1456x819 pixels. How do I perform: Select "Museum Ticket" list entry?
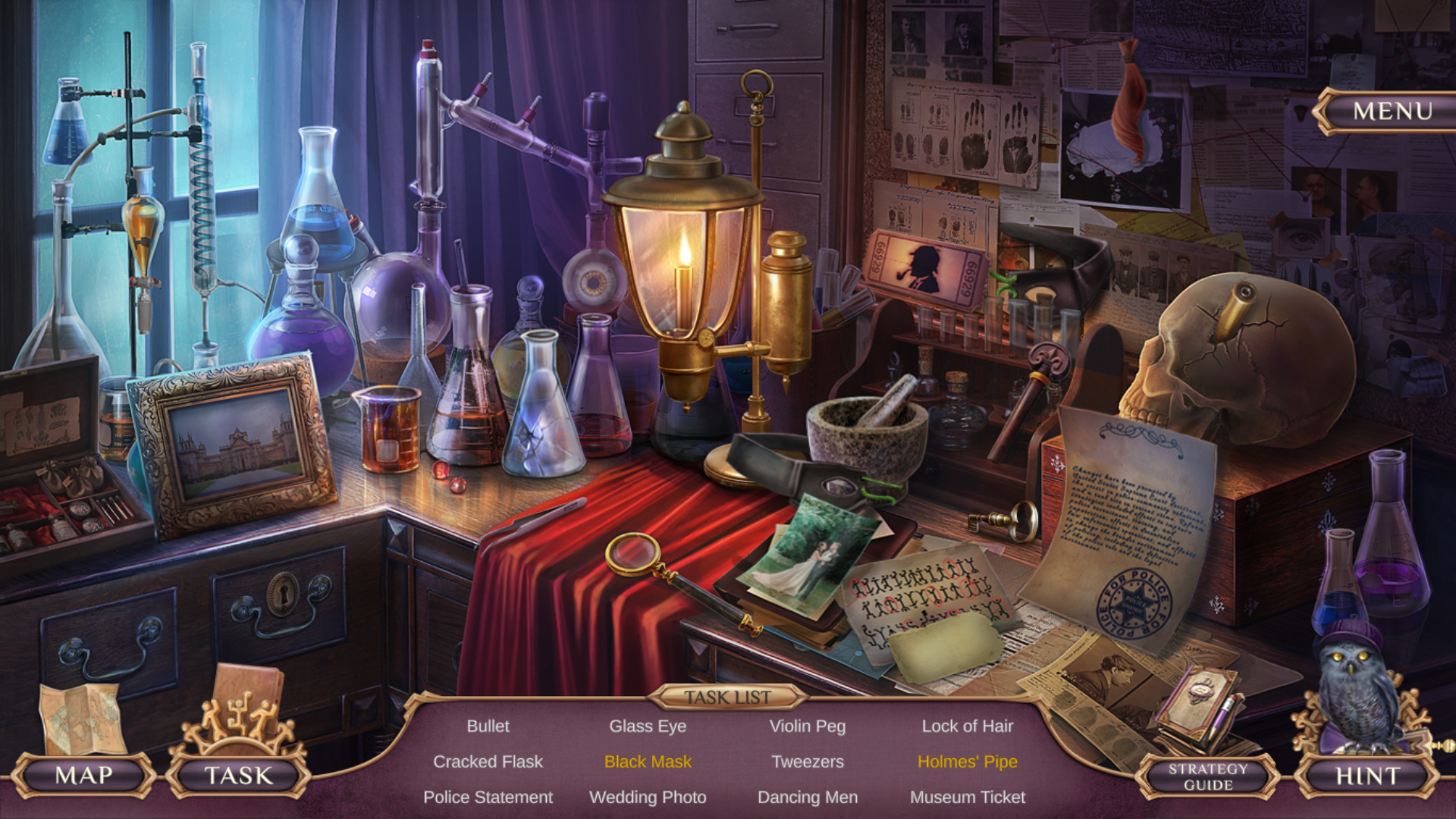[967, 797]
